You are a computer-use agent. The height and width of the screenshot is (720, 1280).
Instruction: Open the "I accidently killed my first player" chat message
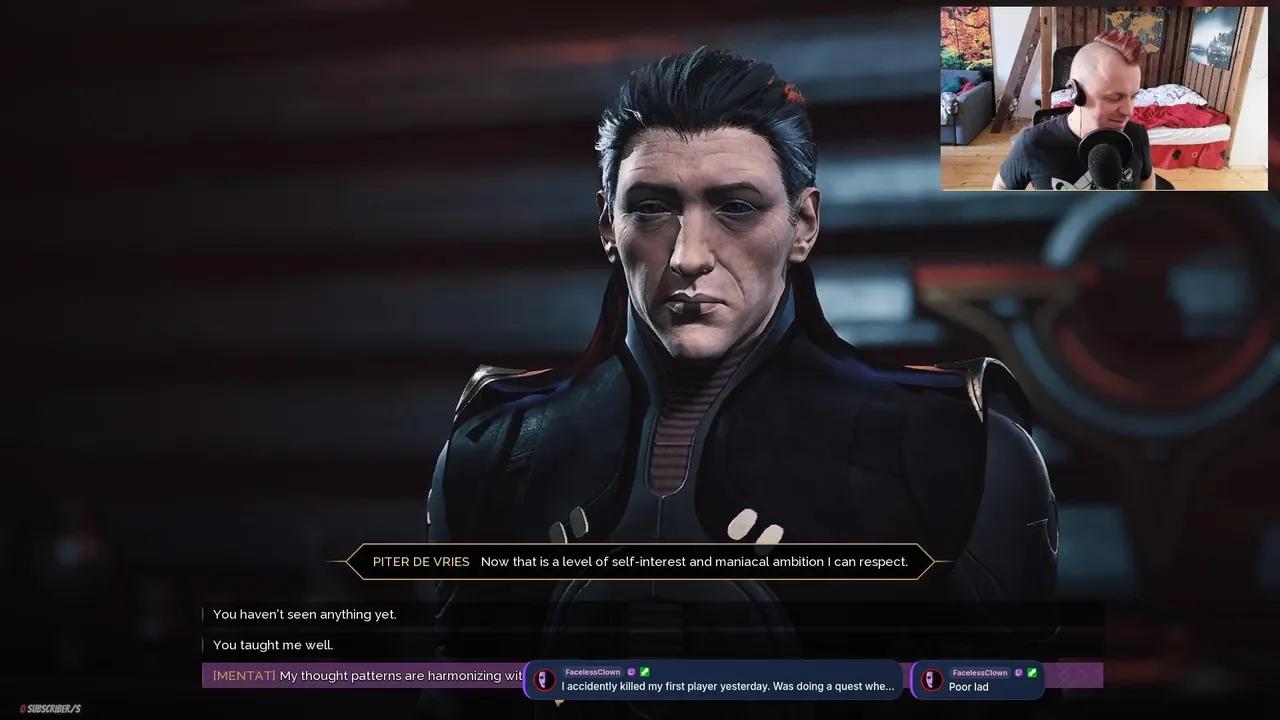pos(717,680)
